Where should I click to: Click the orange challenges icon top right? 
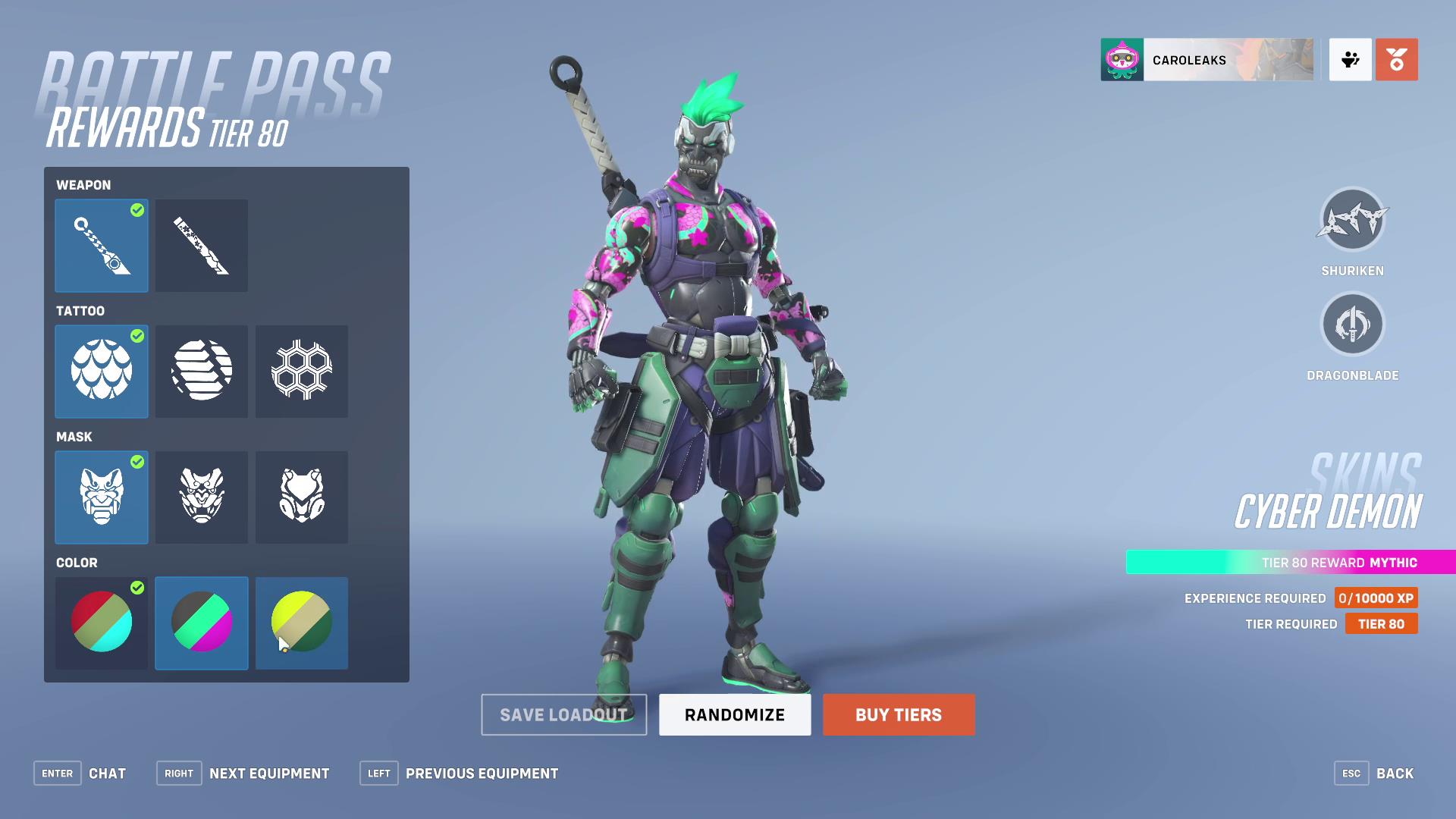pos(1398,60)
